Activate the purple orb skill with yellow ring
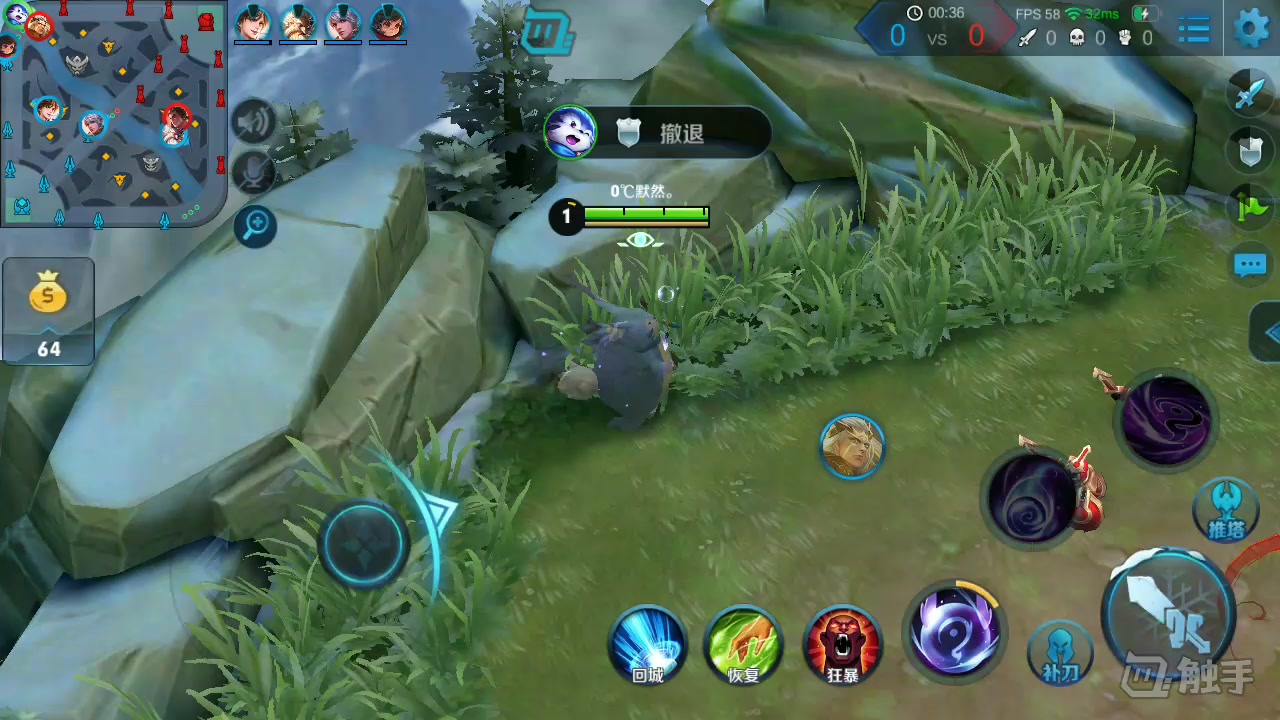 954,632
